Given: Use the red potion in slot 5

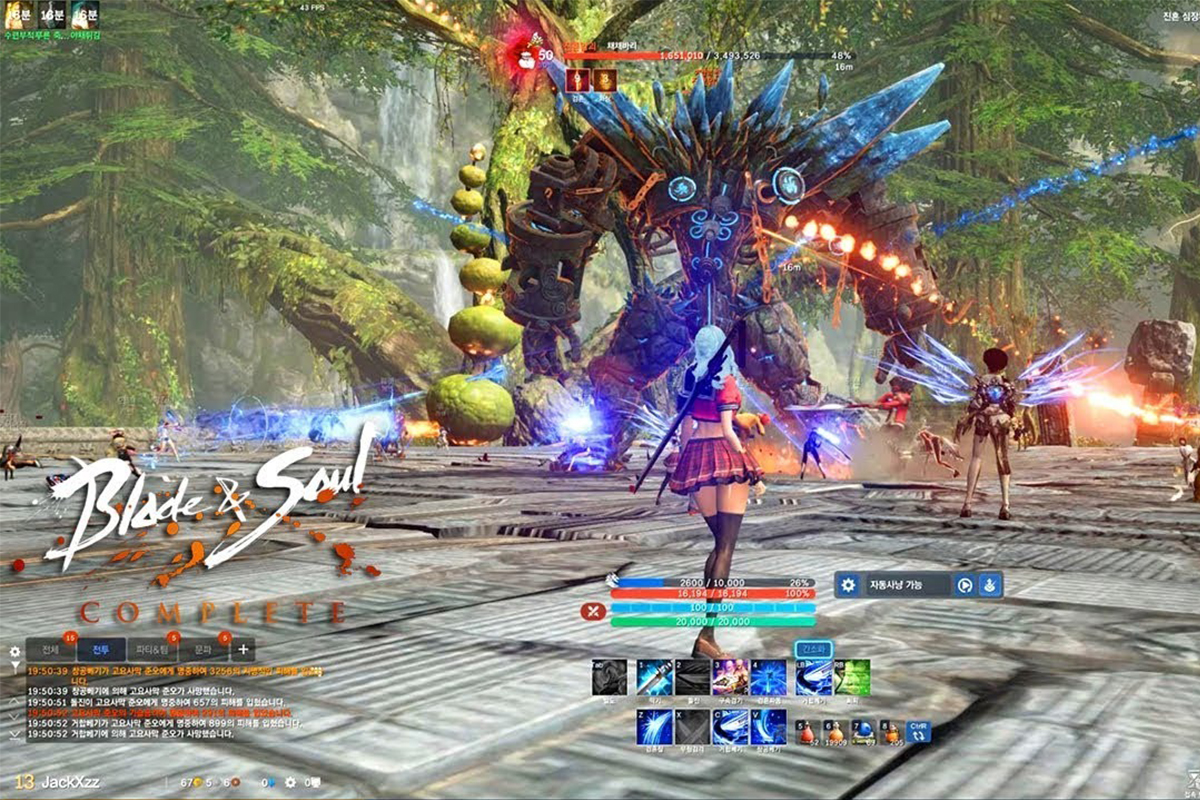Looking at the screenshot, I should 806,732.
